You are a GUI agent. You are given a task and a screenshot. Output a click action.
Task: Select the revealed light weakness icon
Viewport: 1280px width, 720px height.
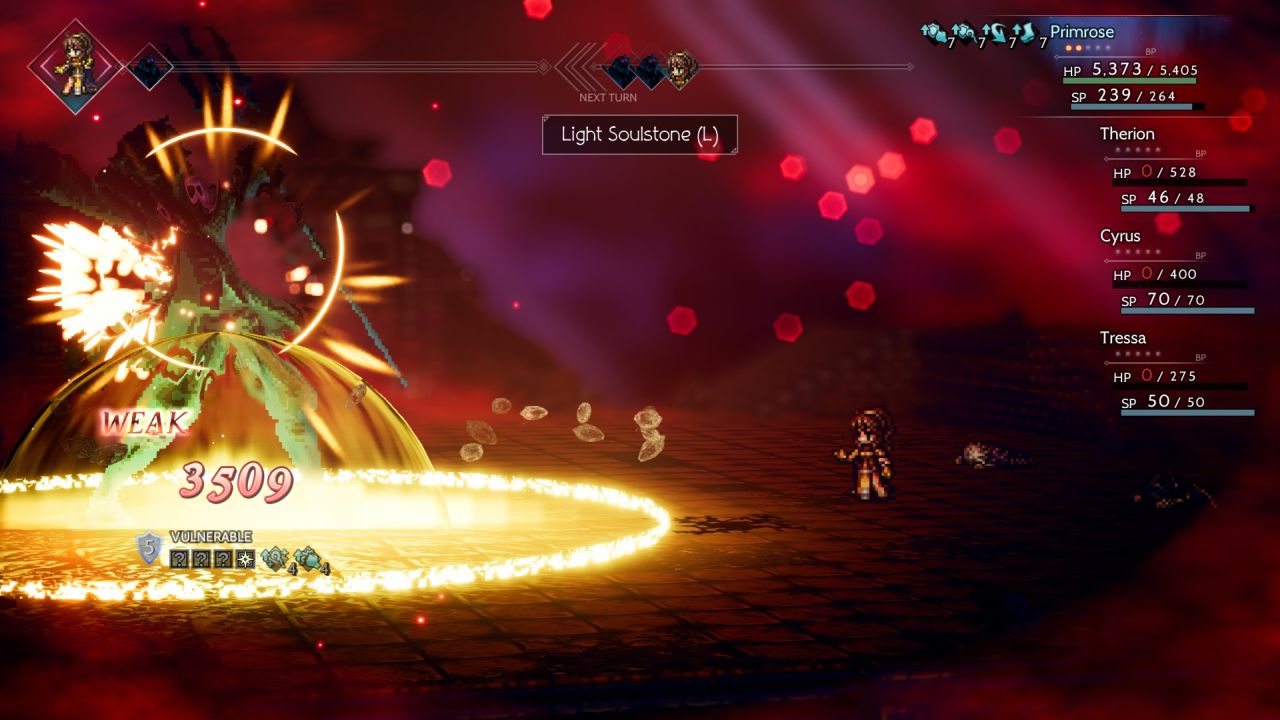(244, 558)
